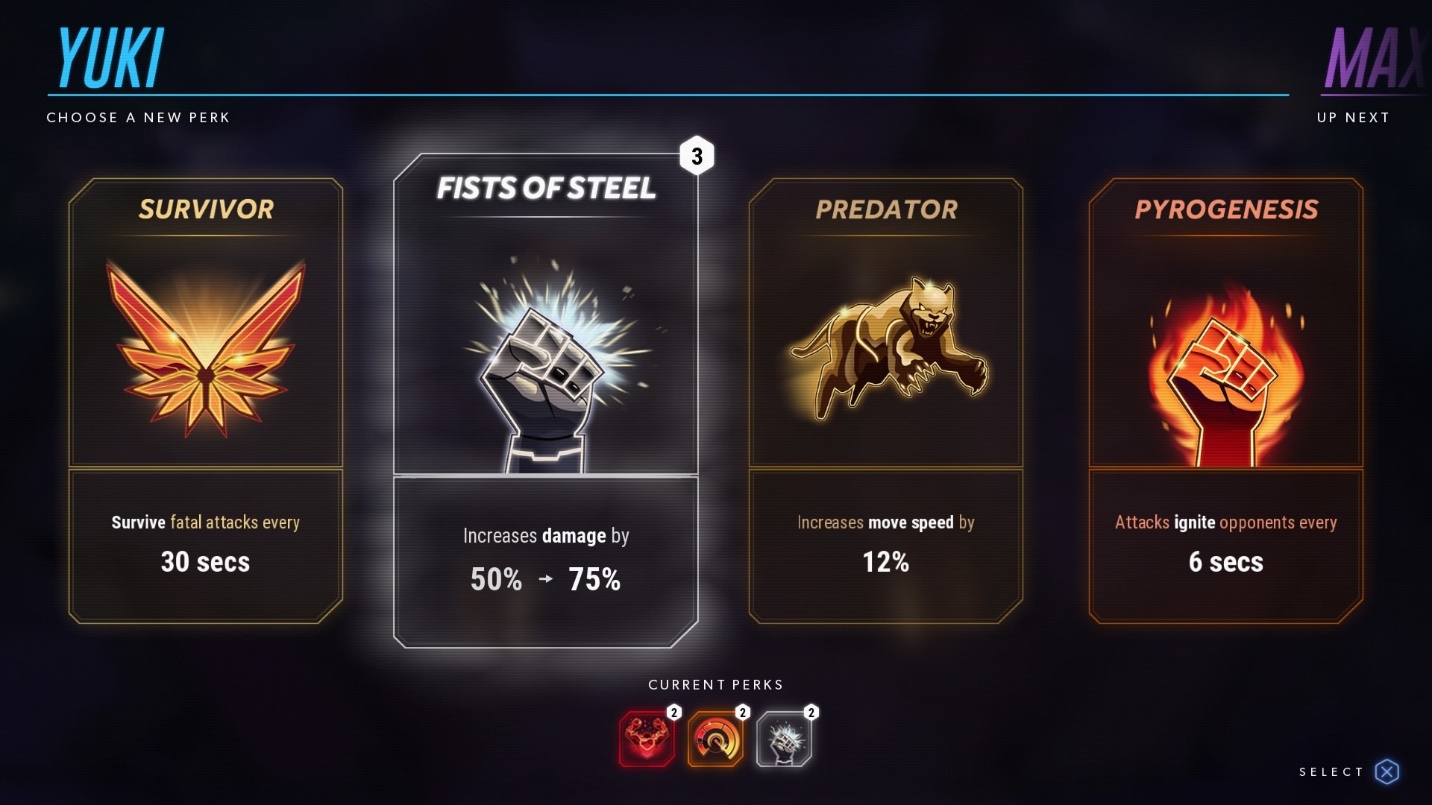Click the grey steel fist current perk icon
The width and height of the screenshot is (1432, 805).
[784, 740]
